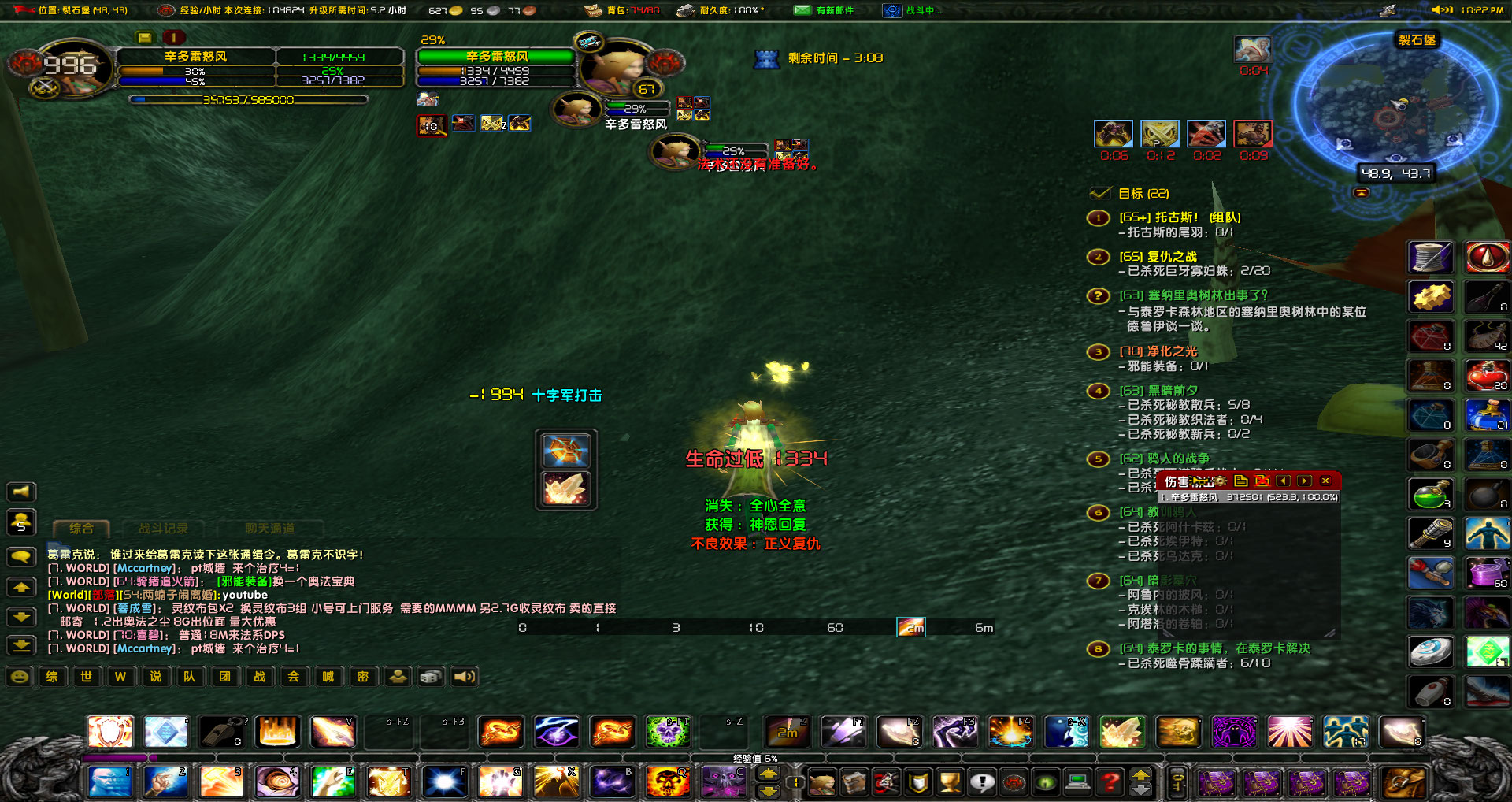Toggle the speaker icon next to the chat buttons
1512x802 pixels.
pyautogui.click(x=465, y=676)
